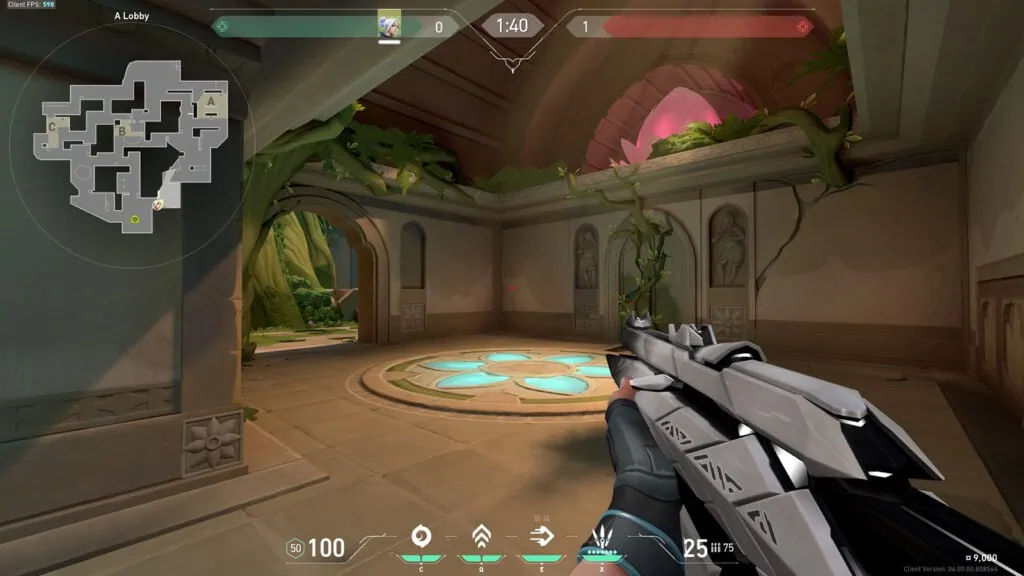The image size is (1024, 576).
Task: Activate the swirl ability bound to C
Action: point(420,536)
